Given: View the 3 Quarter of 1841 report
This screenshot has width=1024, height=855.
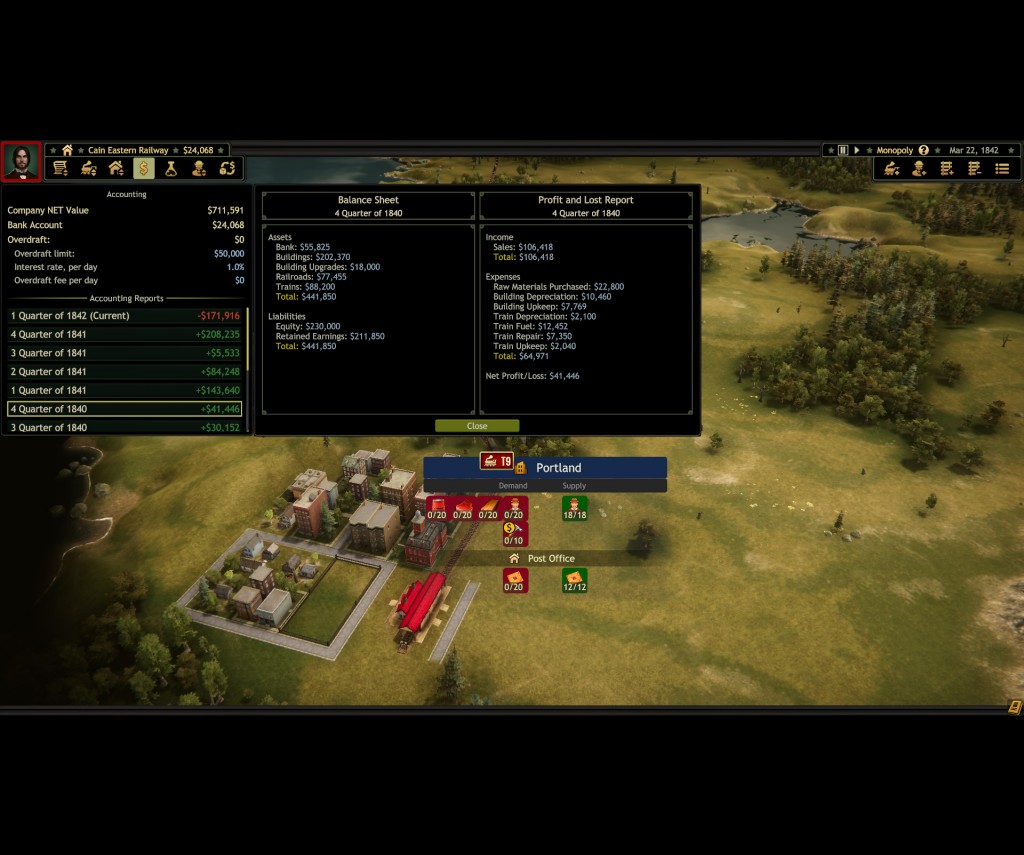Looking at the screenshot, I should (125, 353).
